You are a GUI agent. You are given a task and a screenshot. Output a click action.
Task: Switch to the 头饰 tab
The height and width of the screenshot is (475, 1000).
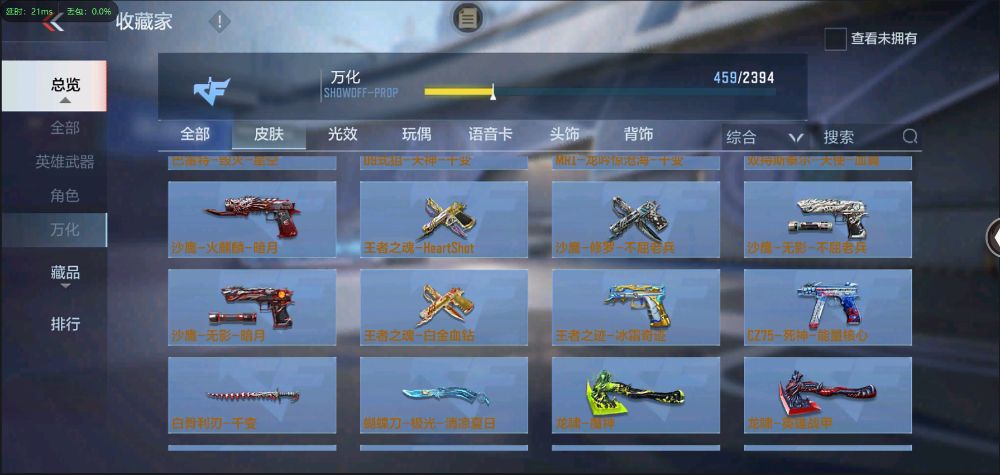pos(564,135)
